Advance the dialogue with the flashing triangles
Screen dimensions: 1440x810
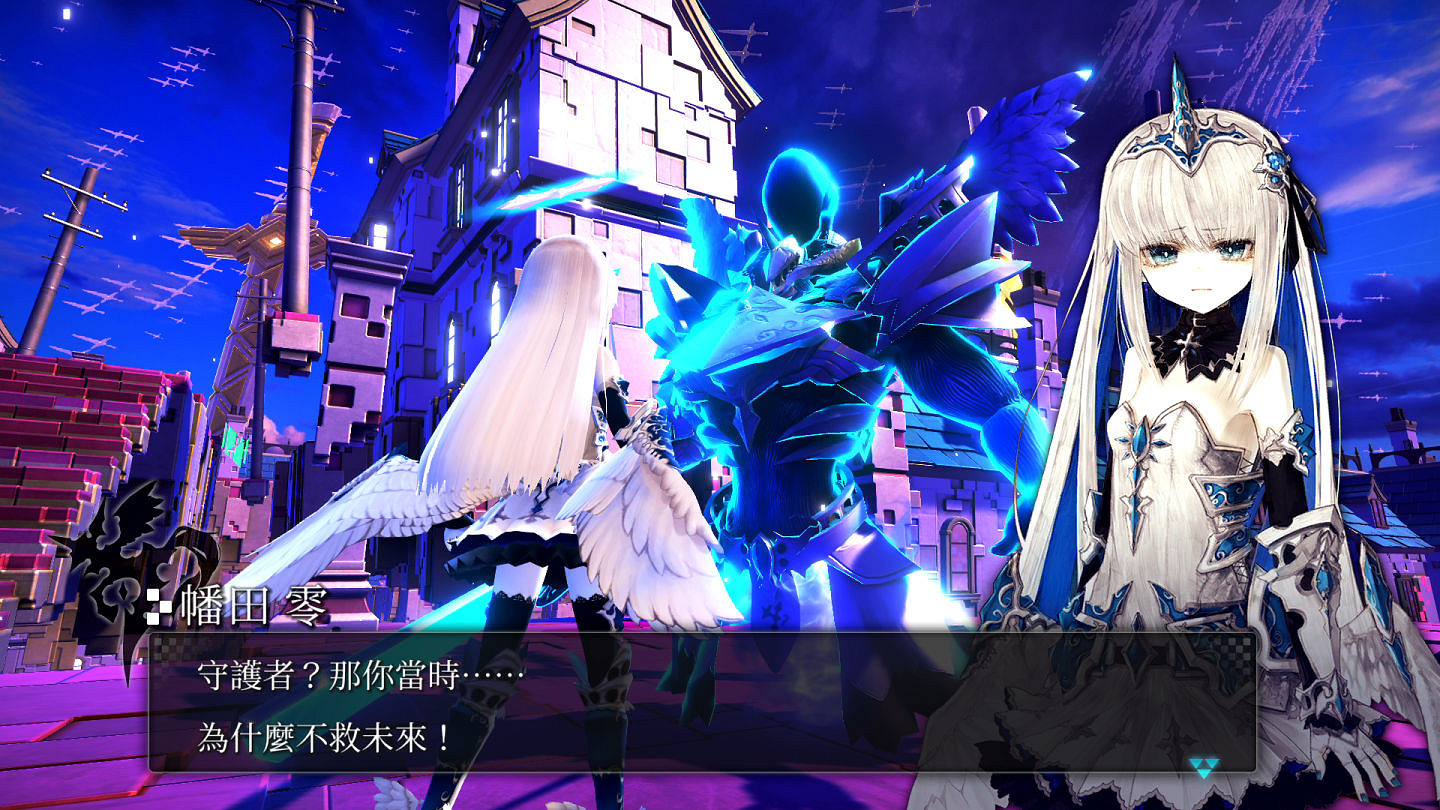pyautogui.click(x=1203, y=768)
